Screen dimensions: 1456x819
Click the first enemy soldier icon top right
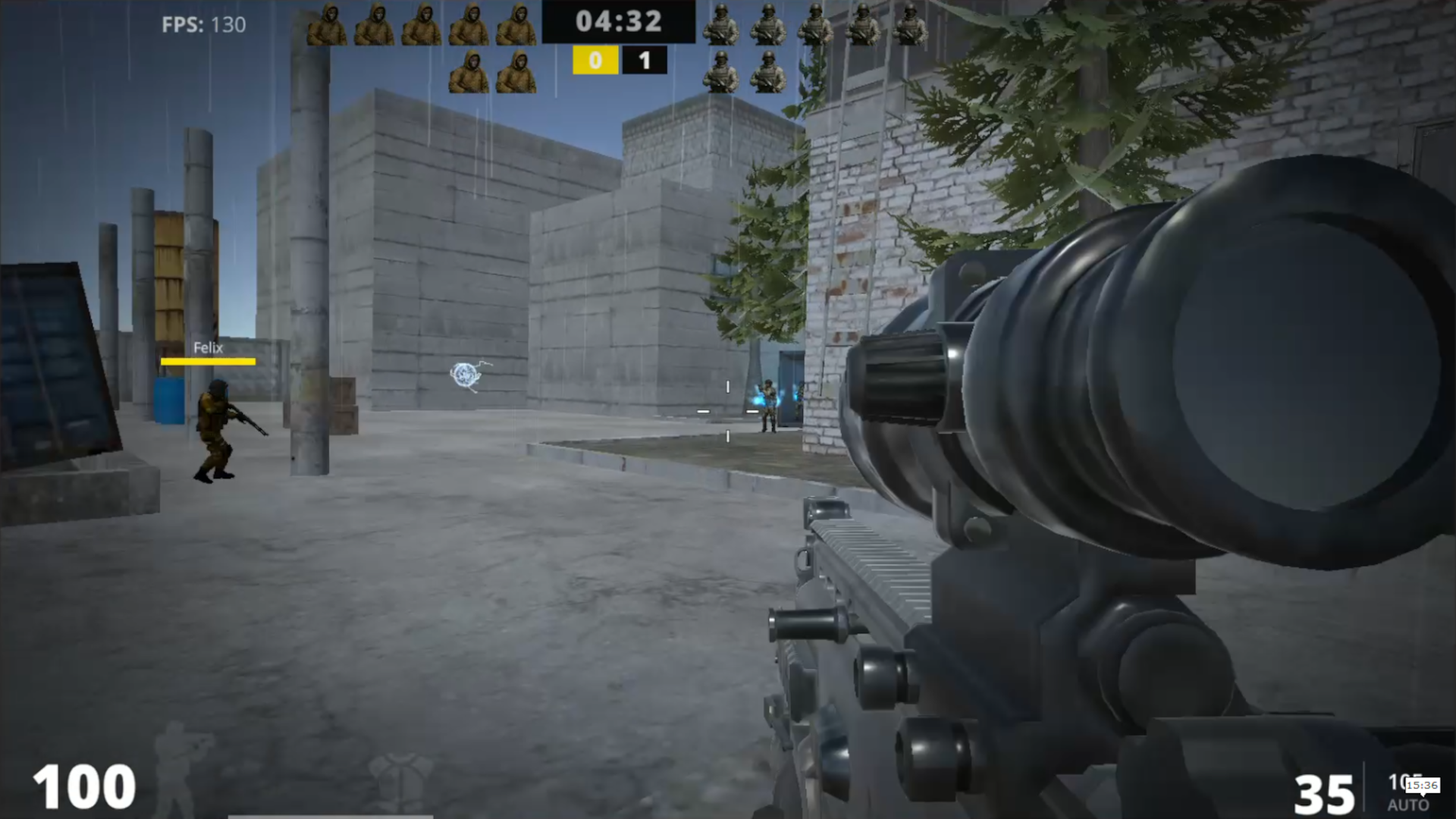[x=722, y=23]
